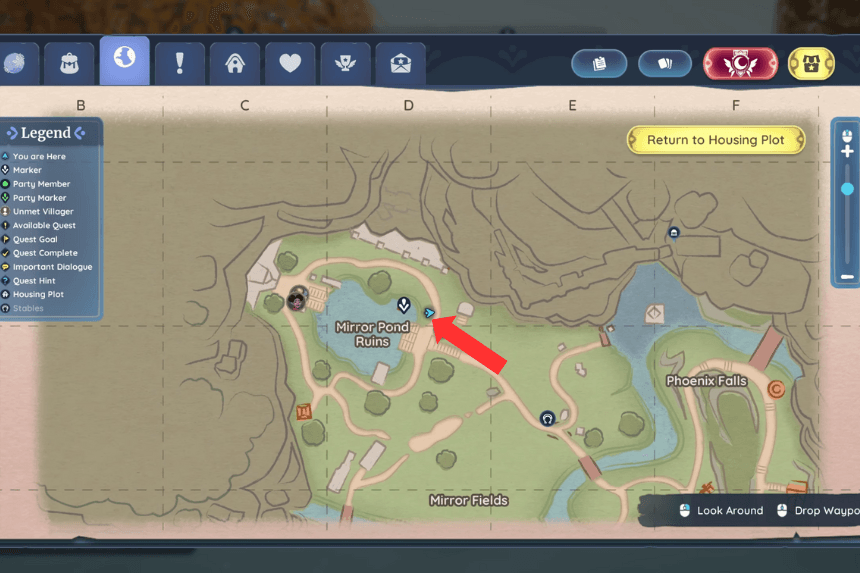Open the house tab

tap(235, 64)
